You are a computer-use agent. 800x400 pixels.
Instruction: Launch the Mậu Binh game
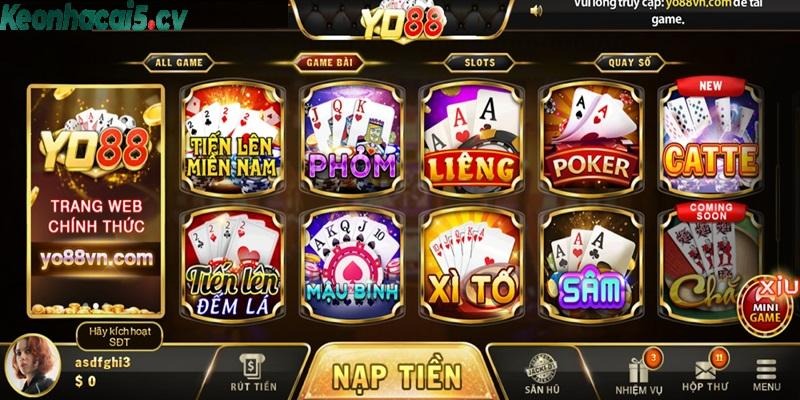351,260
